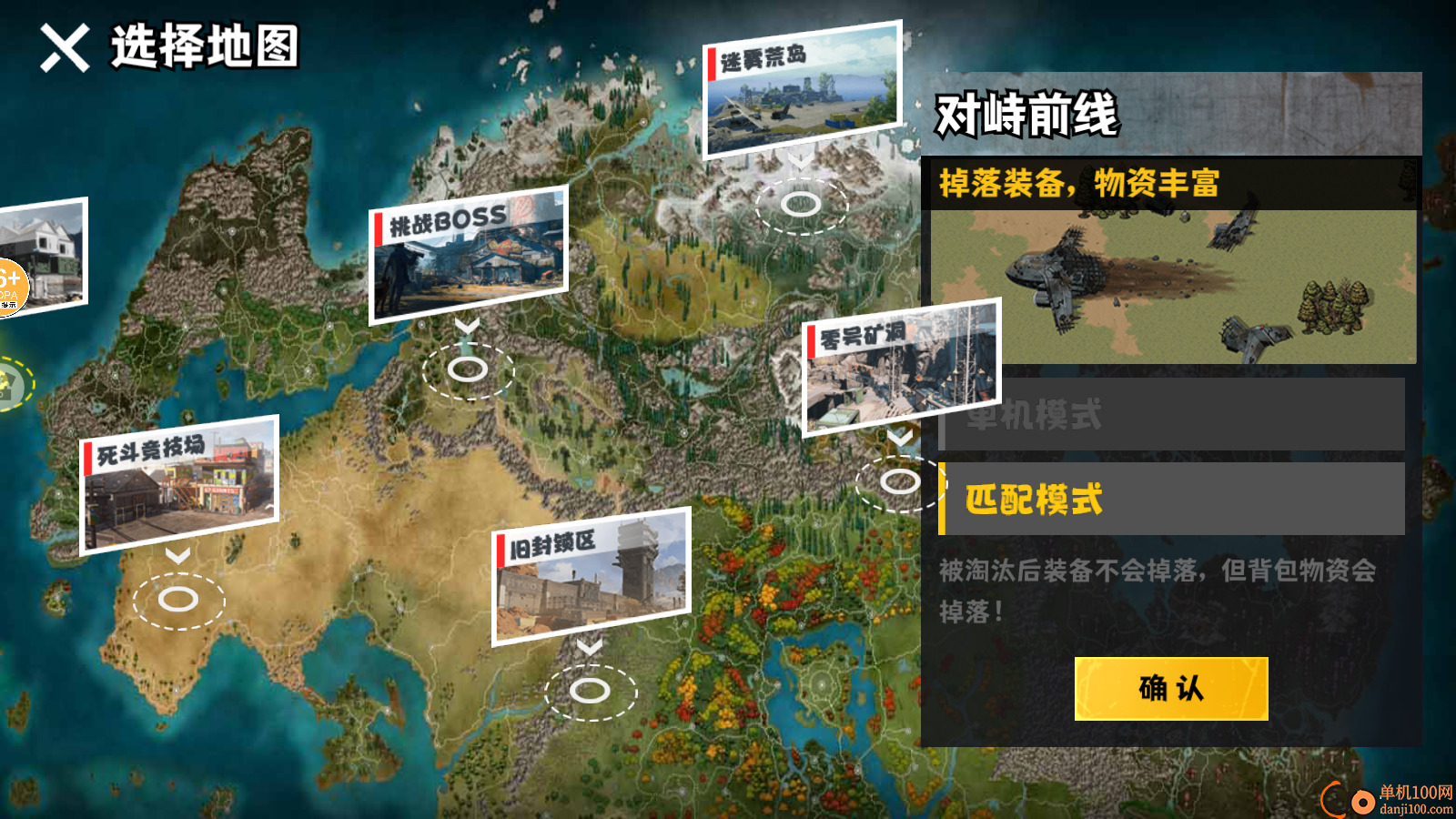This screenshot has width=1456, height=819.
Task: Expand the chevron under the 旧封锁区 card
Action: pyautogui.click(x=591, y=645)
